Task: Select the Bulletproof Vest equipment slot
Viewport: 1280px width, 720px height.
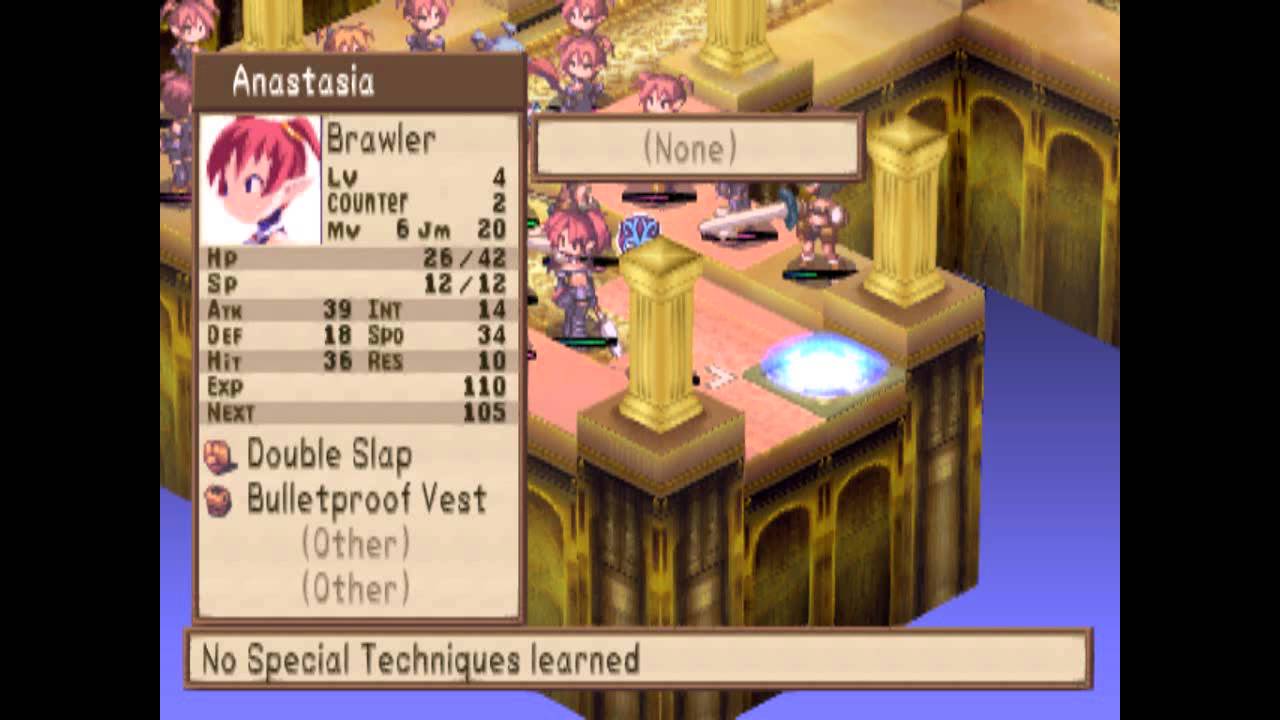Action: [x=365, y=500]
